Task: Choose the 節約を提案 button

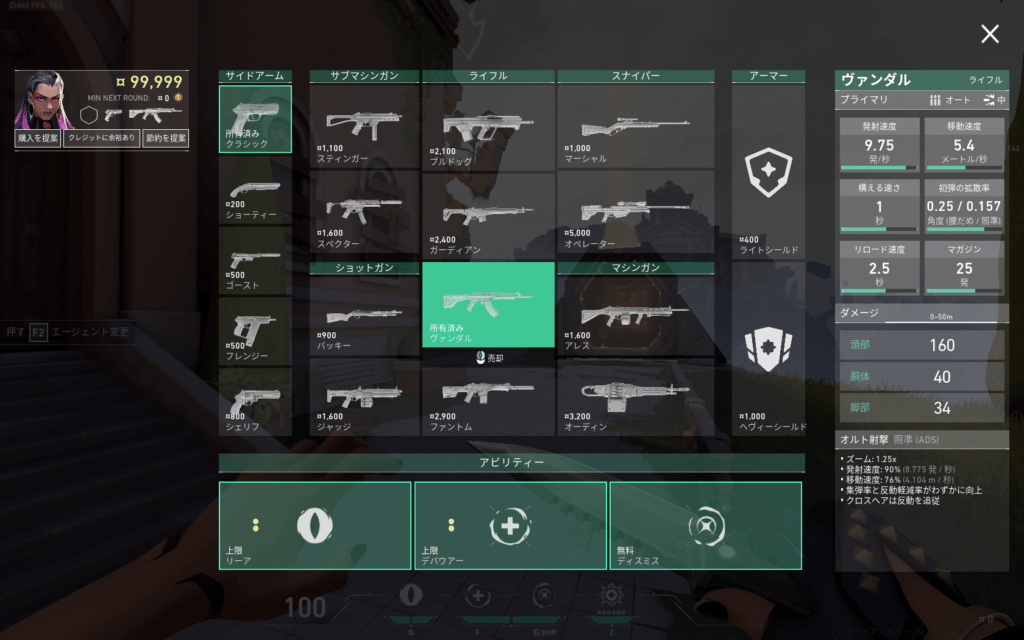Action: 166,139
